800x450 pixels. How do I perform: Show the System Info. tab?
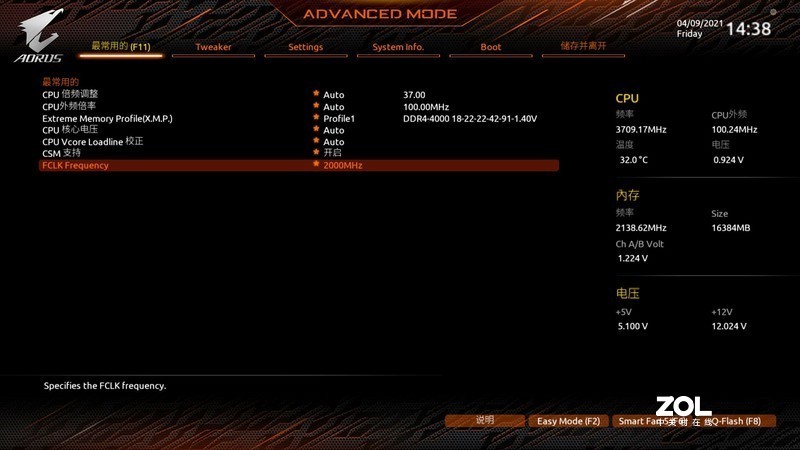398,47
